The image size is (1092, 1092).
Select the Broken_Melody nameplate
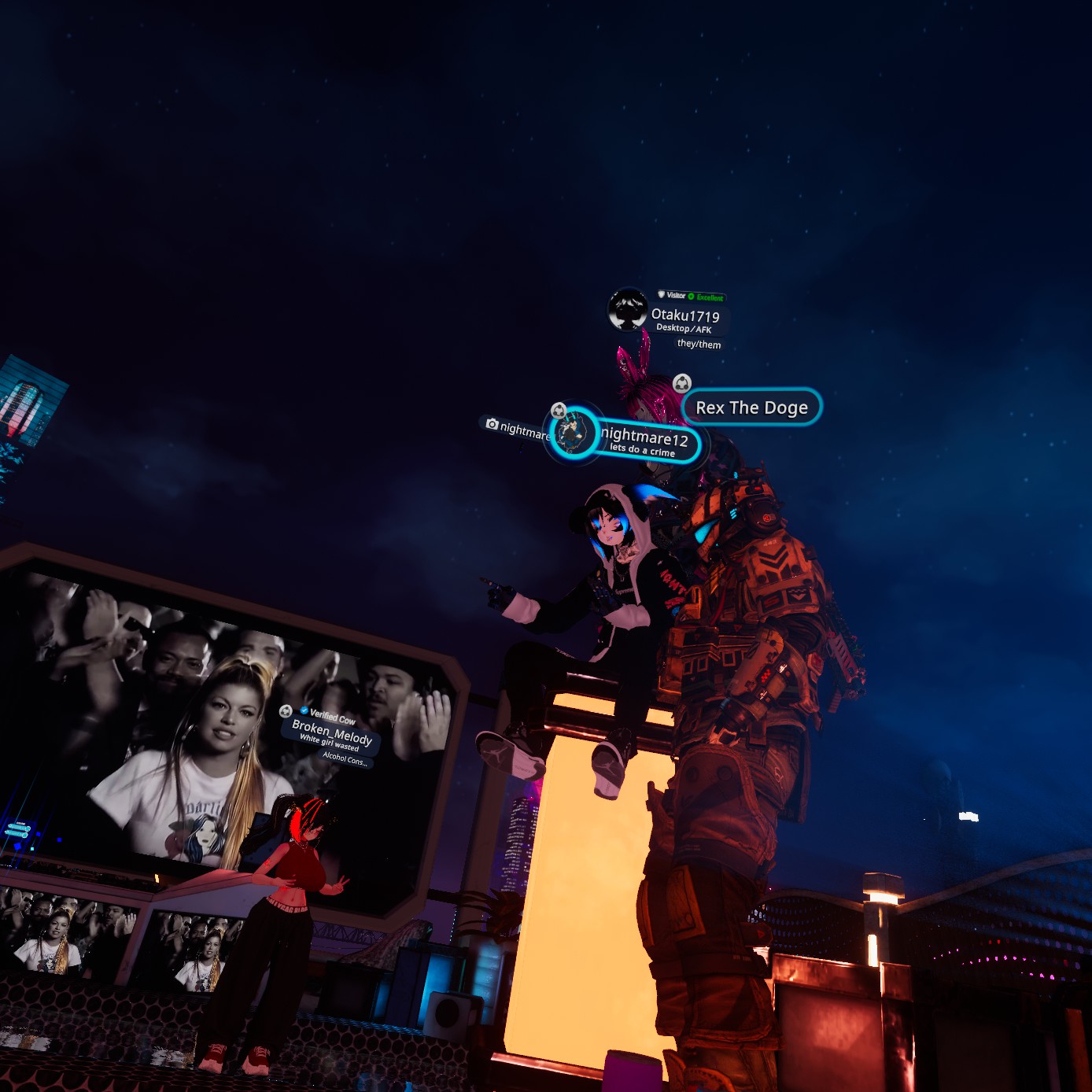[x=332, y=732]
